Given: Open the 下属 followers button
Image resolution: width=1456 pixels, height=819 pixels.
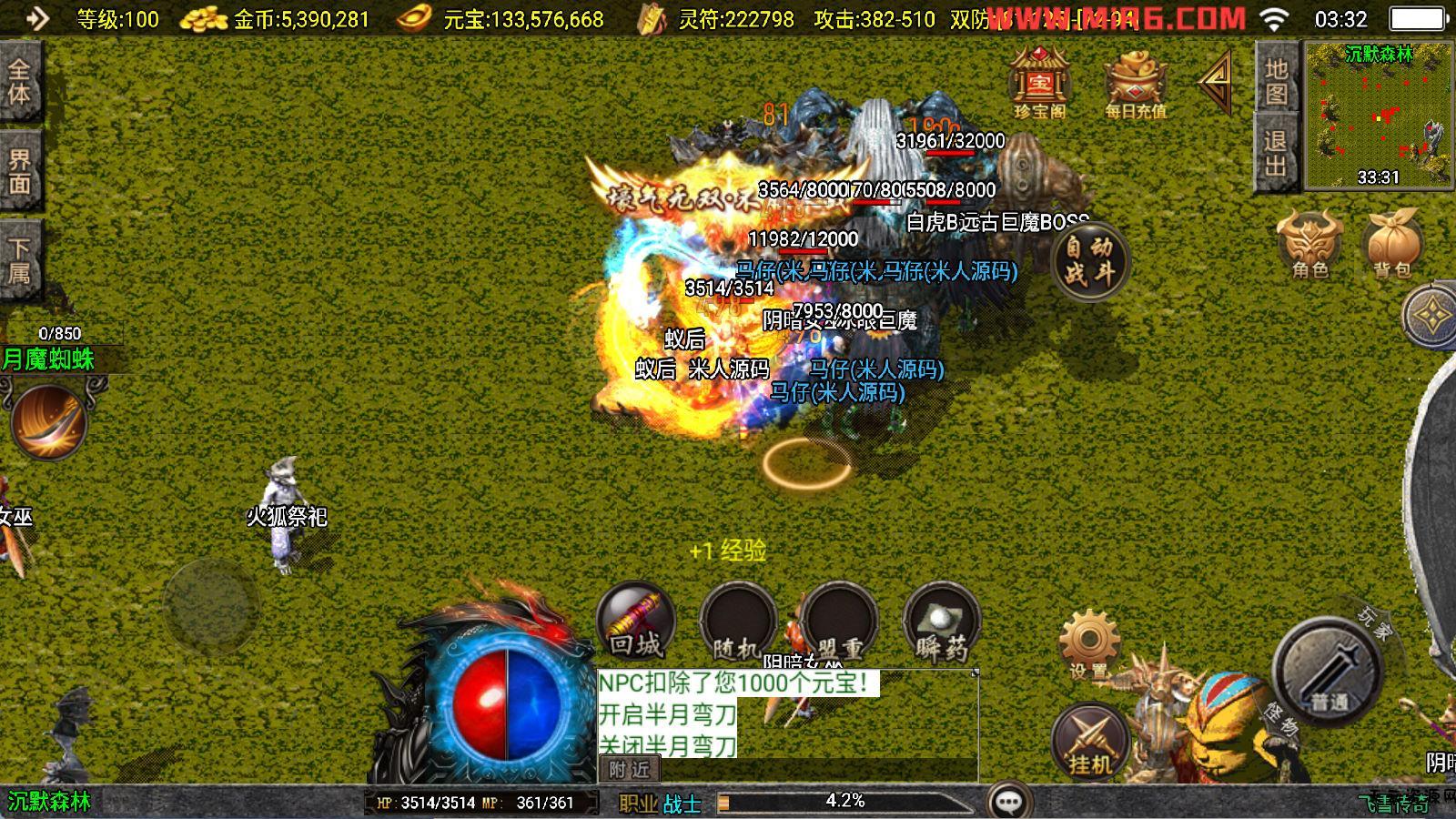Looking at the screenshot, I should coord(20,260).
